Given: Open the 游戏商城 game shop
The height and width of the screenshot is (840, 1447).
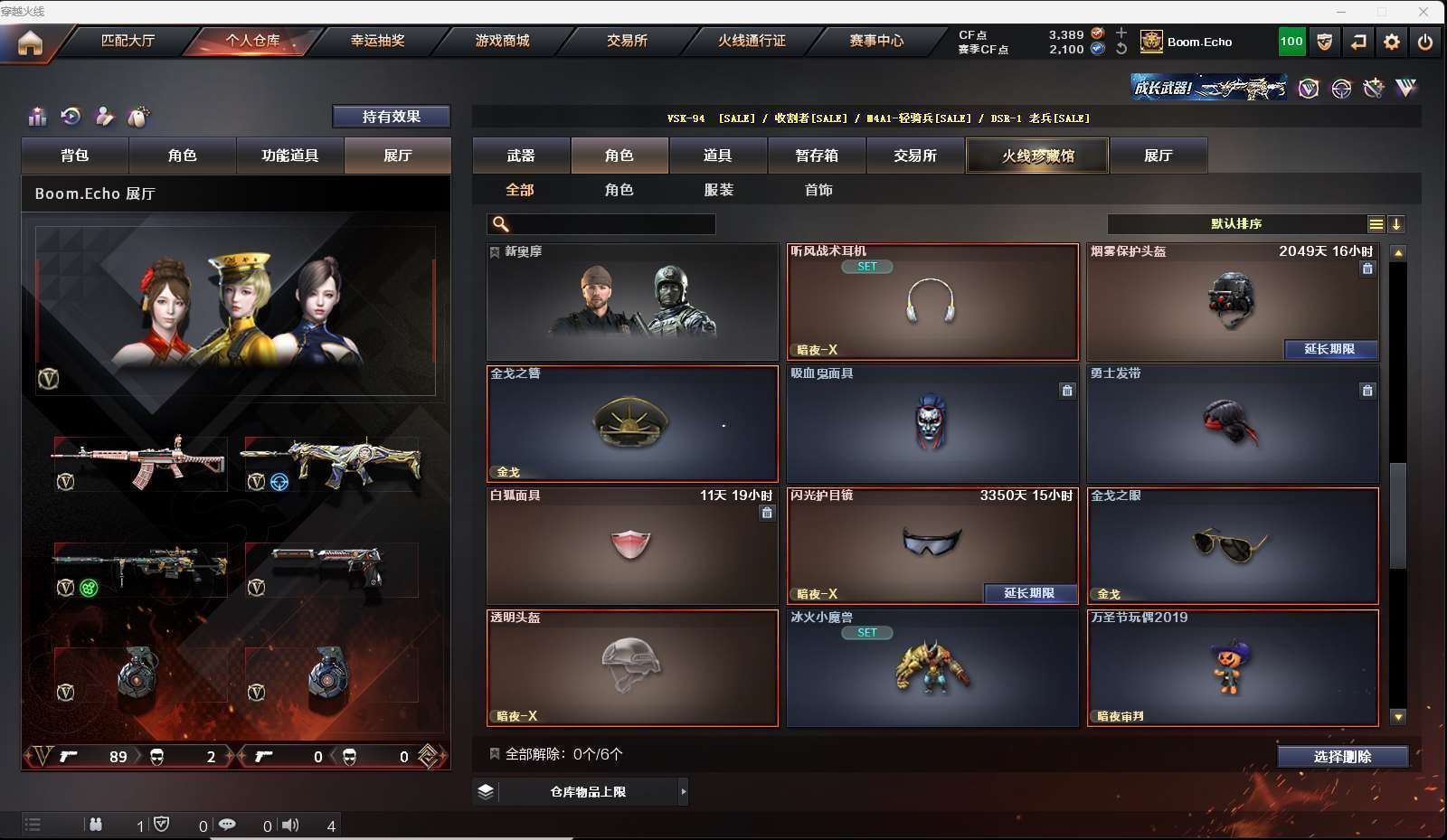Looking at the screenshot, I should [502, 41].
